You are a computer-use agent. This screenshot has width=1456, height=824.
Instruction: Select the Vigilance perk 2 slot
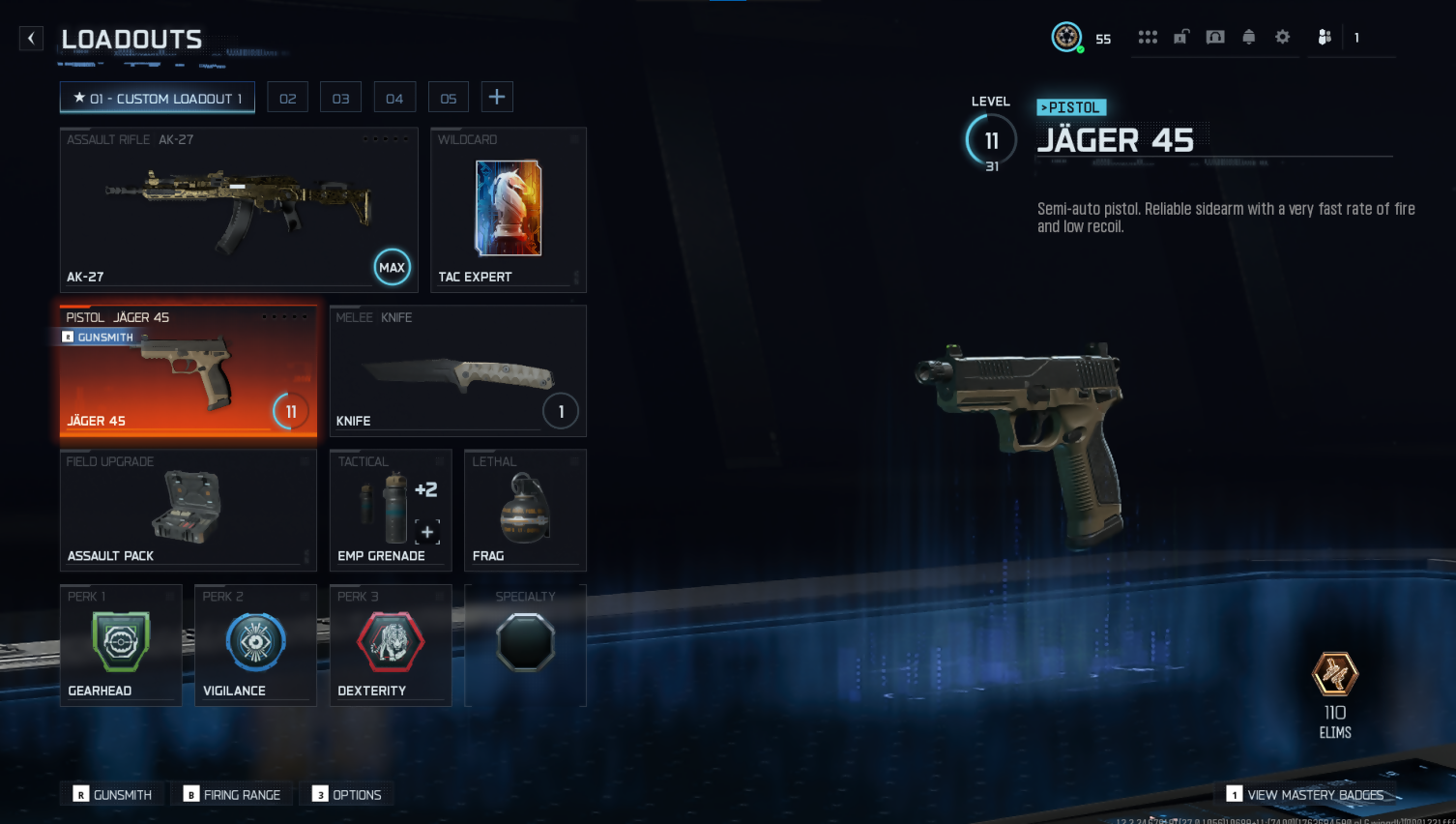[x=255, y=645]
